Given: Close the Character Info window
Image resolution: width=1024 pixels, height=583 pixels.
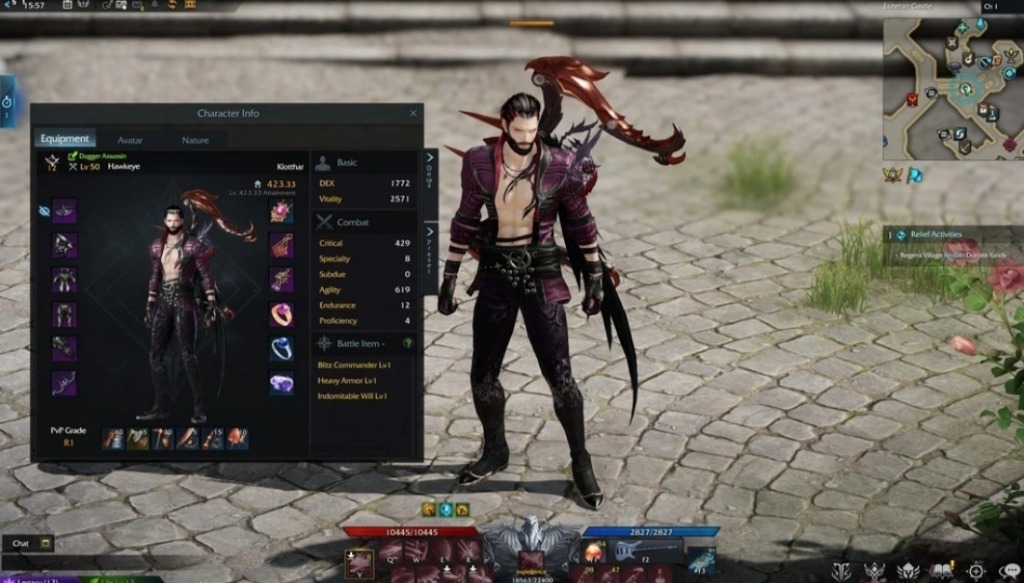Looking at the screenshot, I should [x=413, y=113].
